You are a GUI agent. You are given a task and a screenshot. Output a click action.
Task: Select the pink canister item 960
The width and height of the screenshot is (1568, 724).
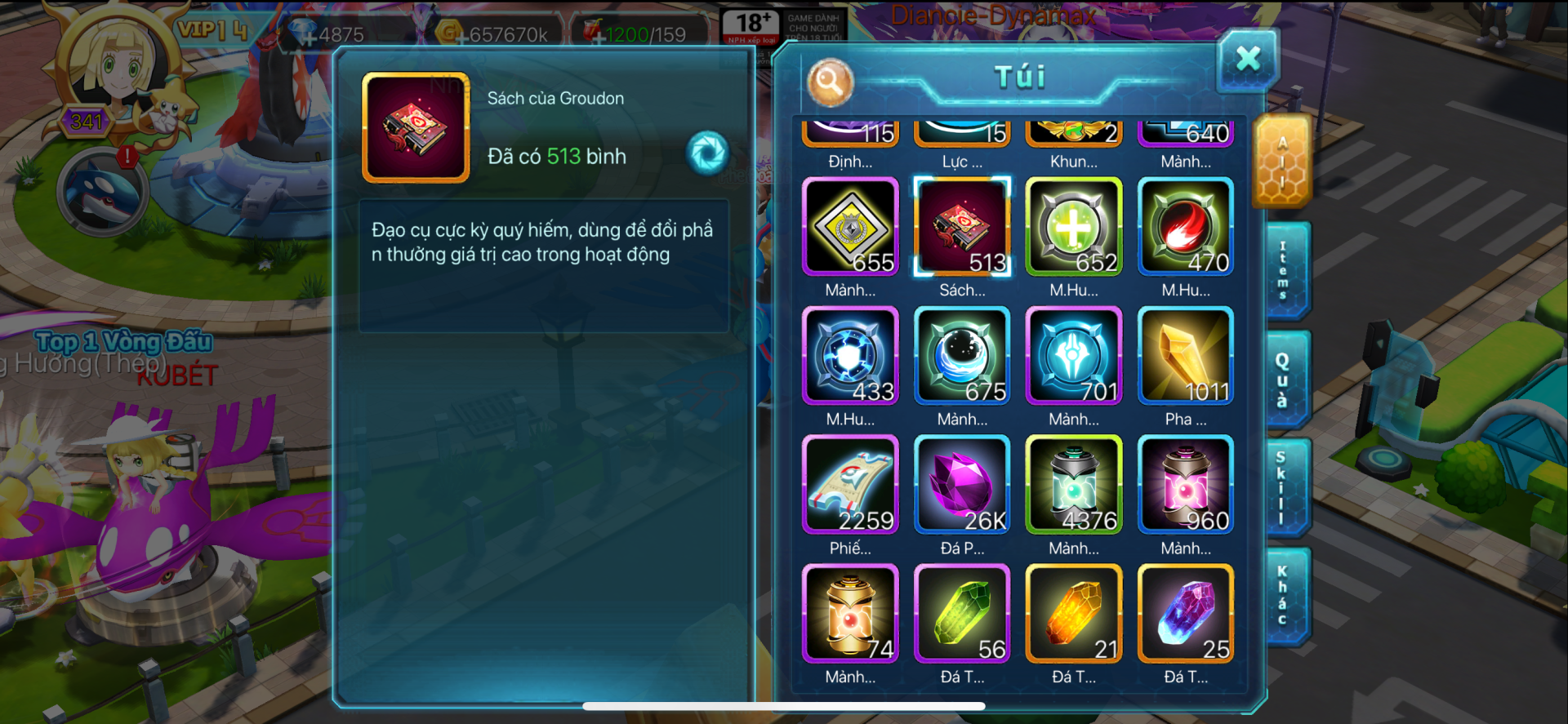[x=1186, y=485]
